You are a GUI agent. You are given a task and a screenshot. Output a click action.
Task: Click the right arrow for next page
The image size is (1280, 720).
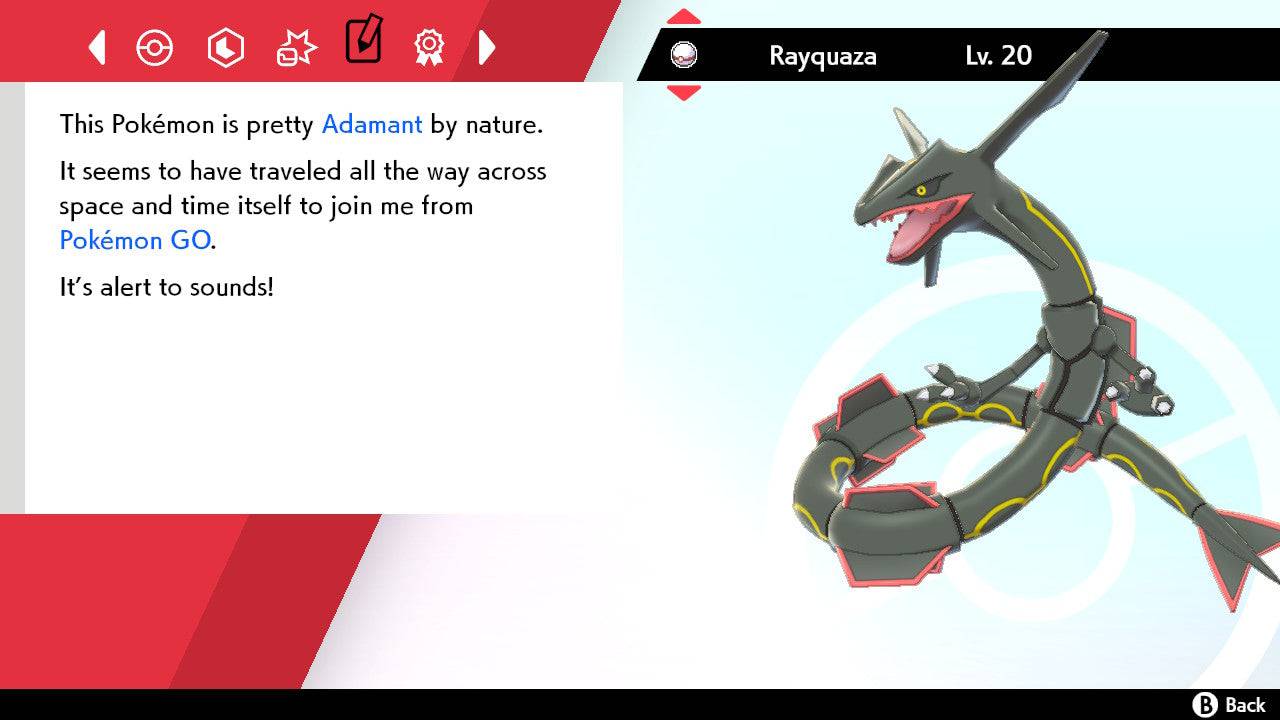pyautogui.click(x=487, y=47)
